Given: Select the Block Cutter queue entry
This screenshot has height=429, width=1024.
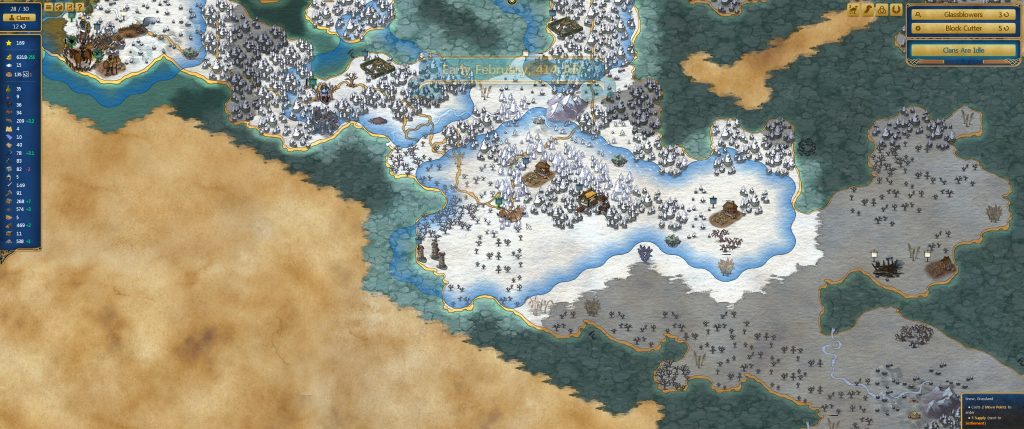Looking at the screenshot, I should (964, 29).
